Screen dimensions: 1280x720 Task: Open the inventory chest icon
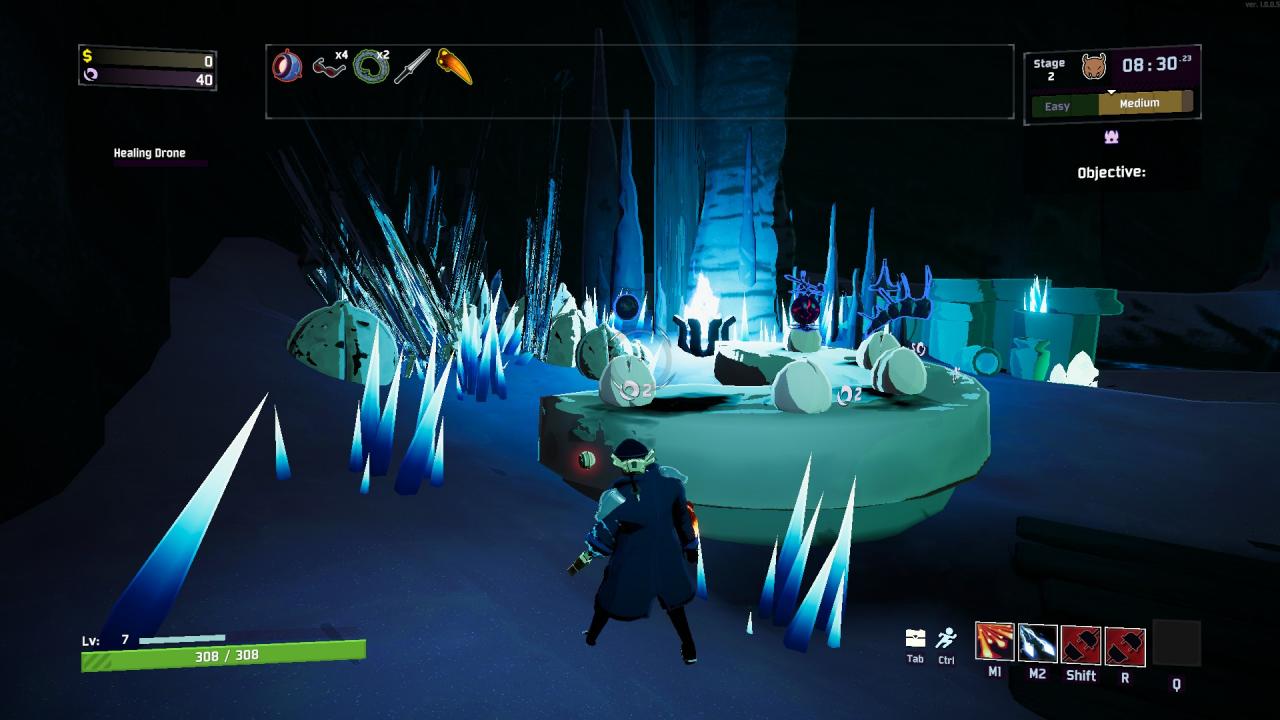coord(915,638)
